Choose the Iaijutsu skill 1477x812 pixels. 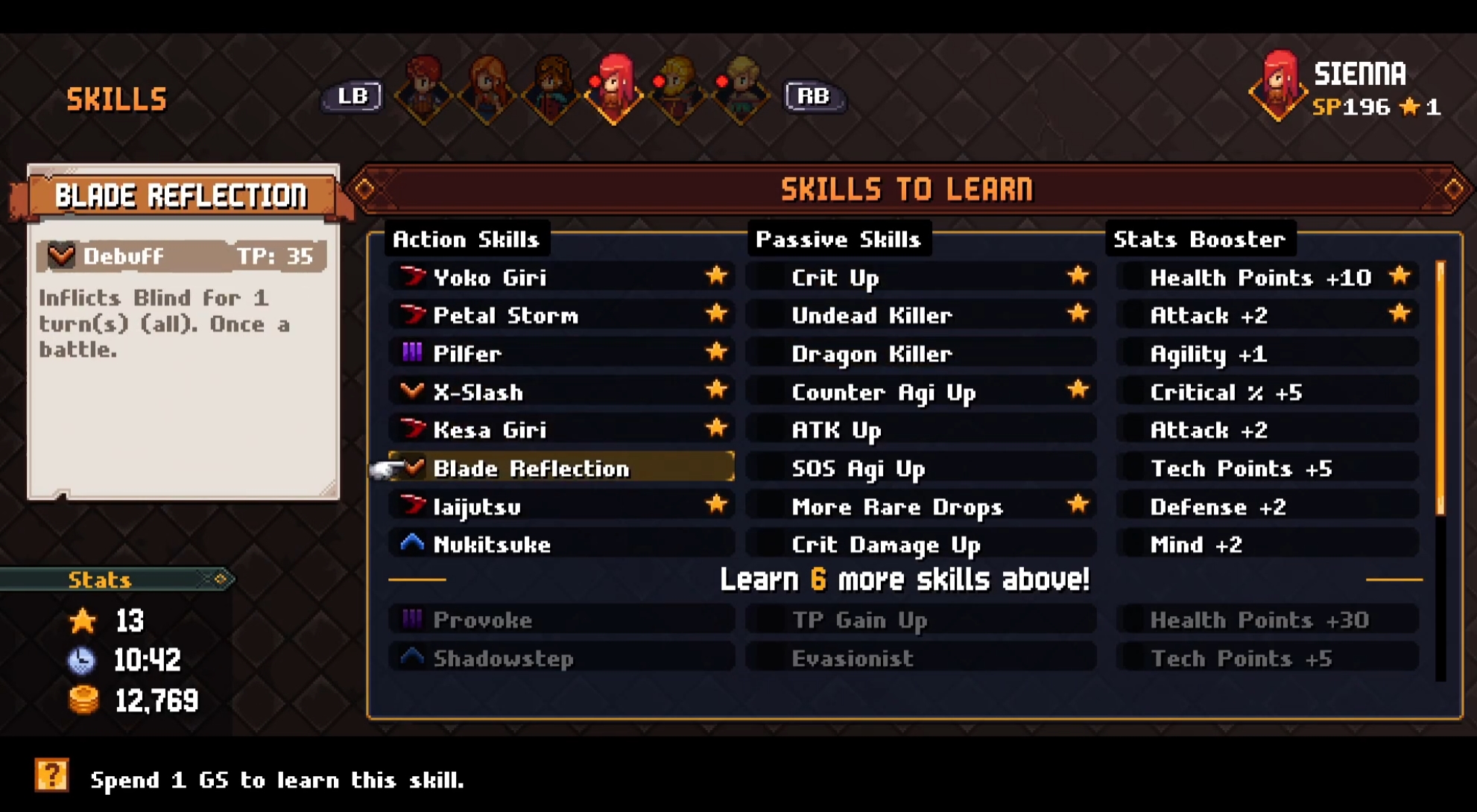coord(559,507)
